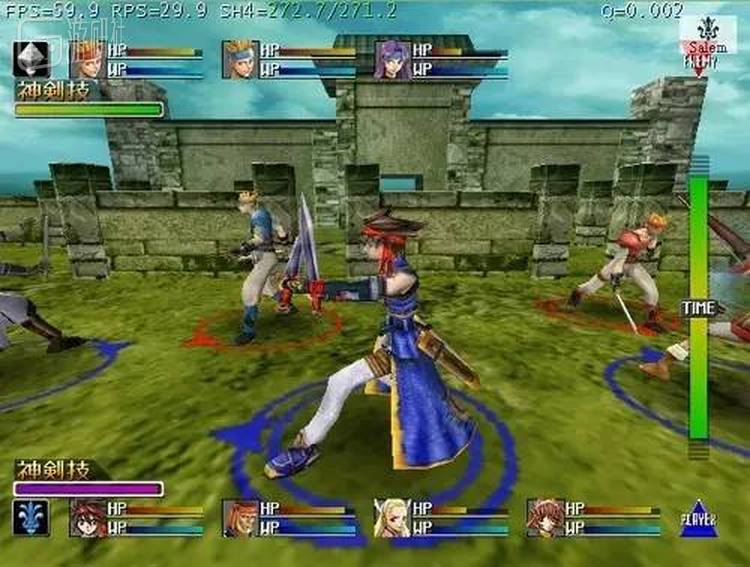The width and height of the screenshot is (750, 567).
Task: Select the purple-haired enemy portrait
Action: click(392, 59)
